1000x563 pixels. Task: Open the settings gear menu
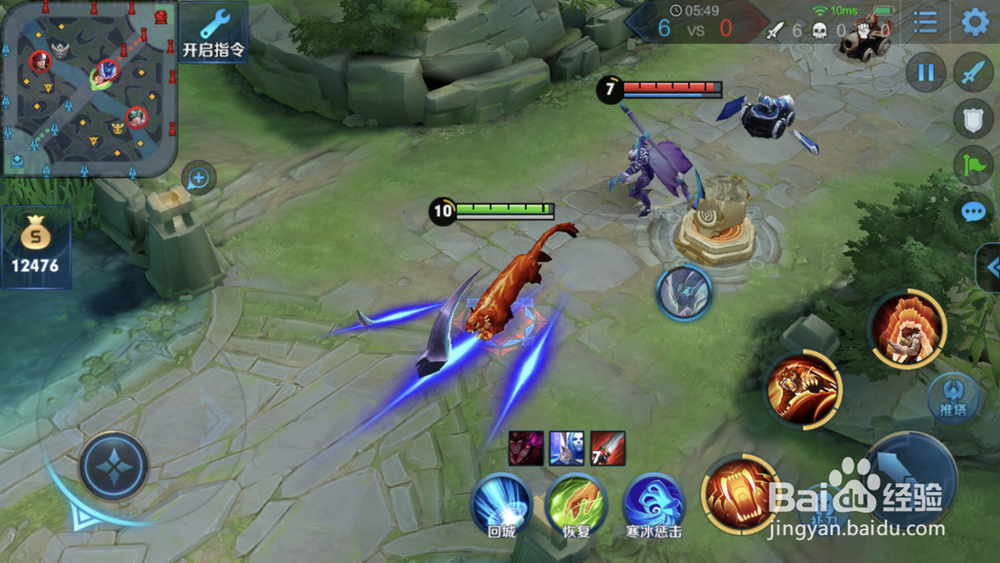975,22
